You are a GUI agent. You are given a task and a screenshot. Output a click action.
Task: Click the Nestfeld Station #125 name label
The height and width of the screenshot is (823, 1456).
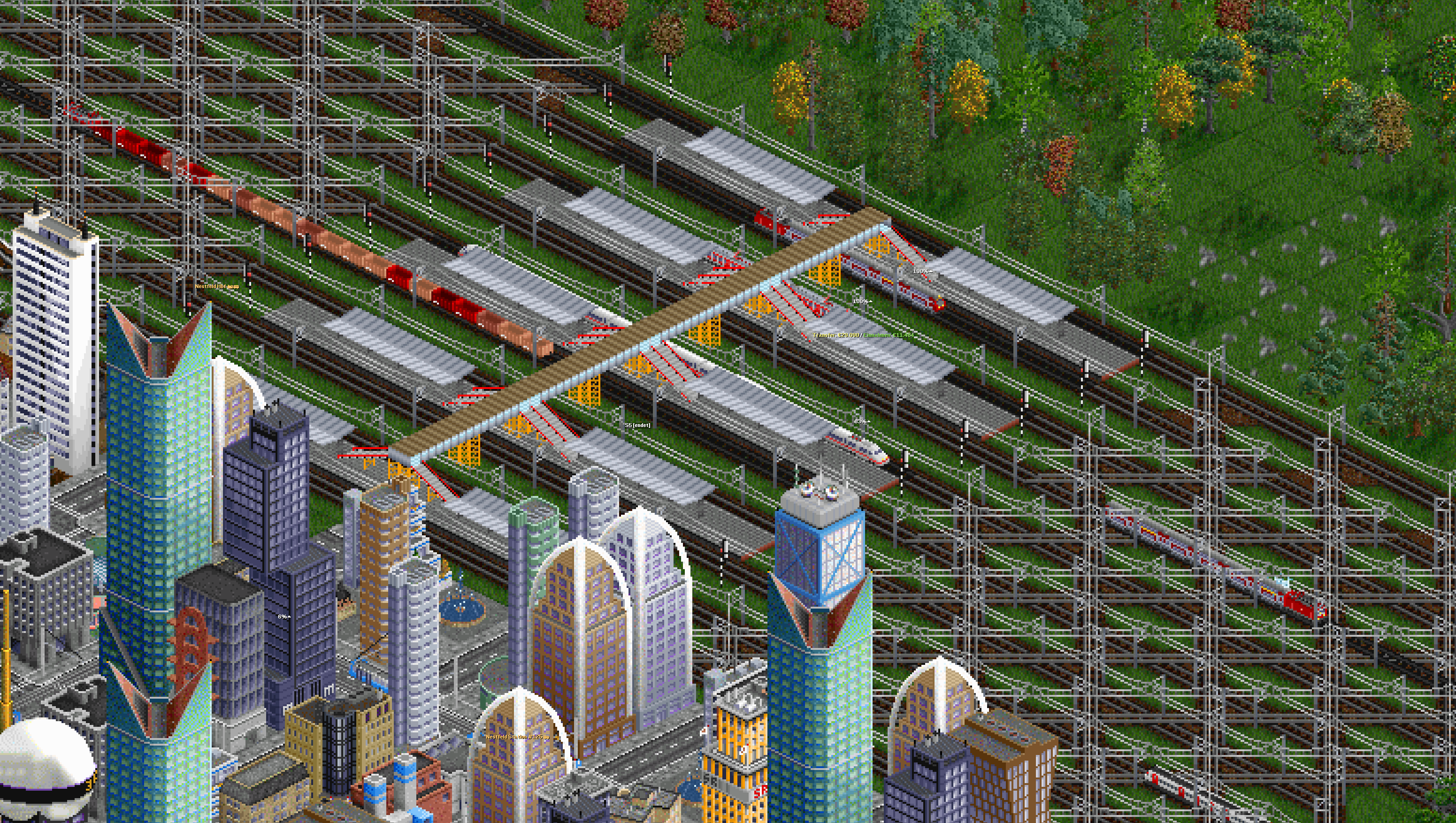(x=517, y=737)
